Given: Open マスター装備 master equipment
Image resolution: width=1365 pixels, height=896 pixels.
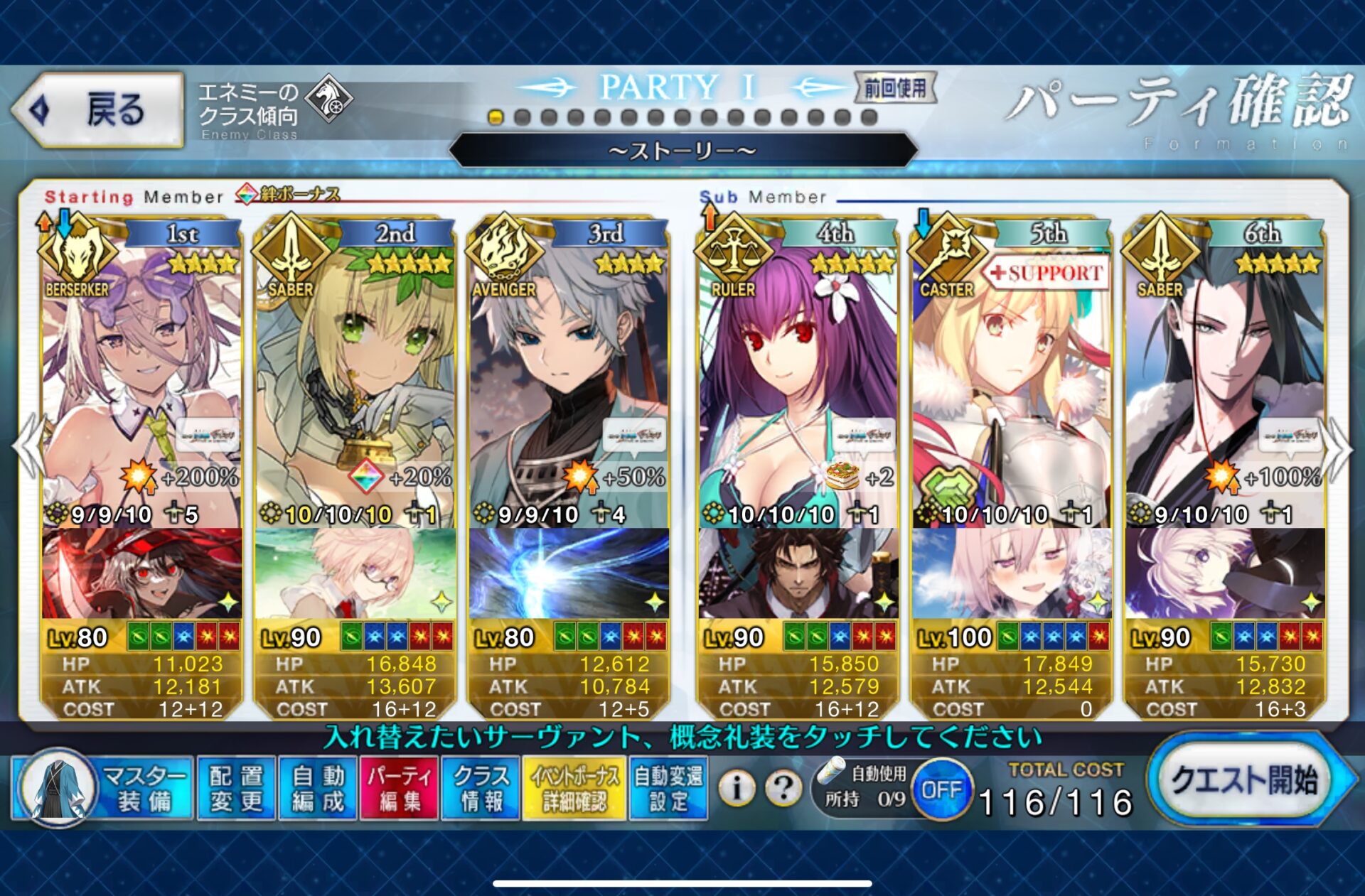Looking at the screenshot, I should click(x=103, y=789).
